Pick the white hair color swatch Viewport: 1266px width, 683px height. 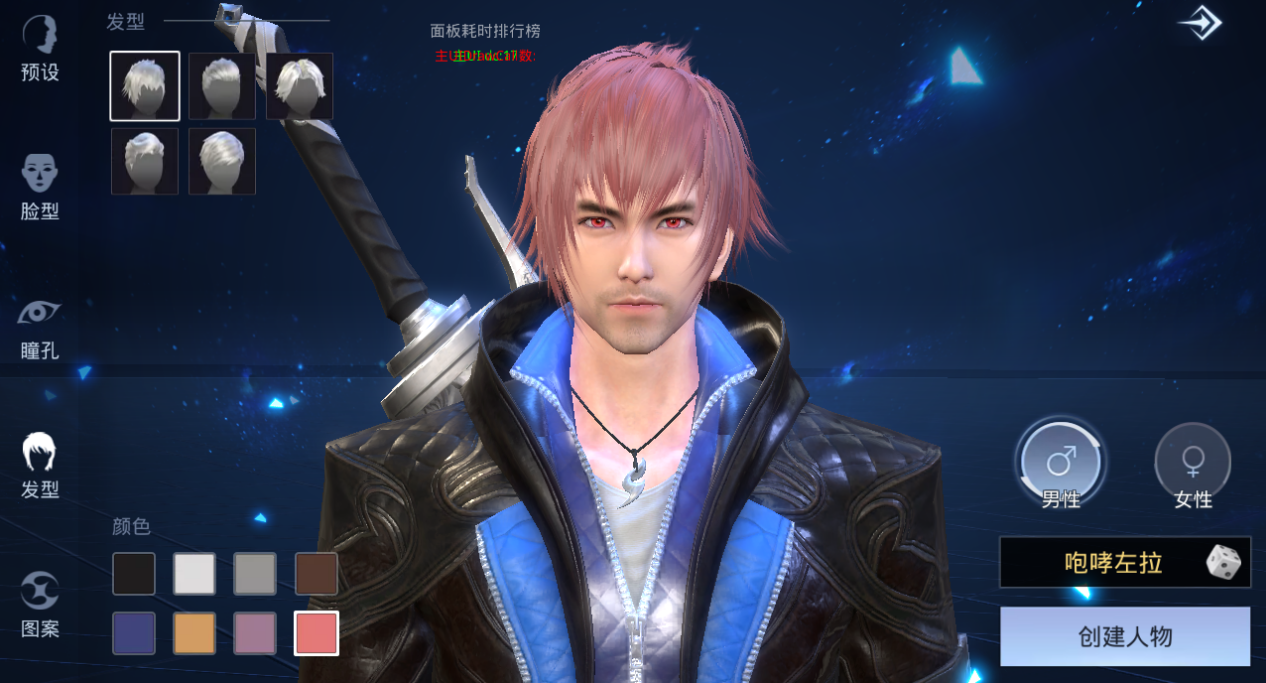pyautogui.click(x=194, y=574)
